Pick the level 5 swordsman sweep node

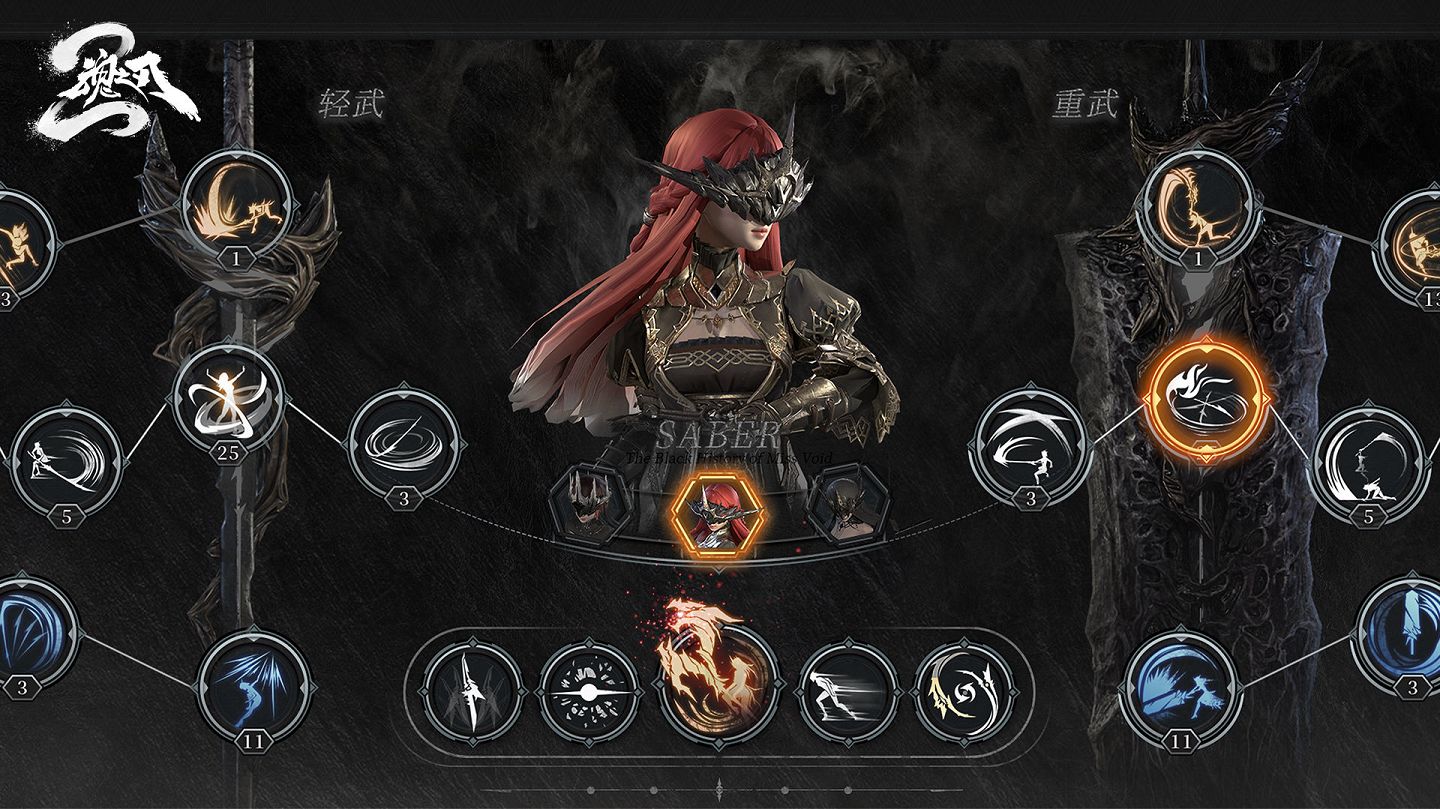(x=67, y=462)
